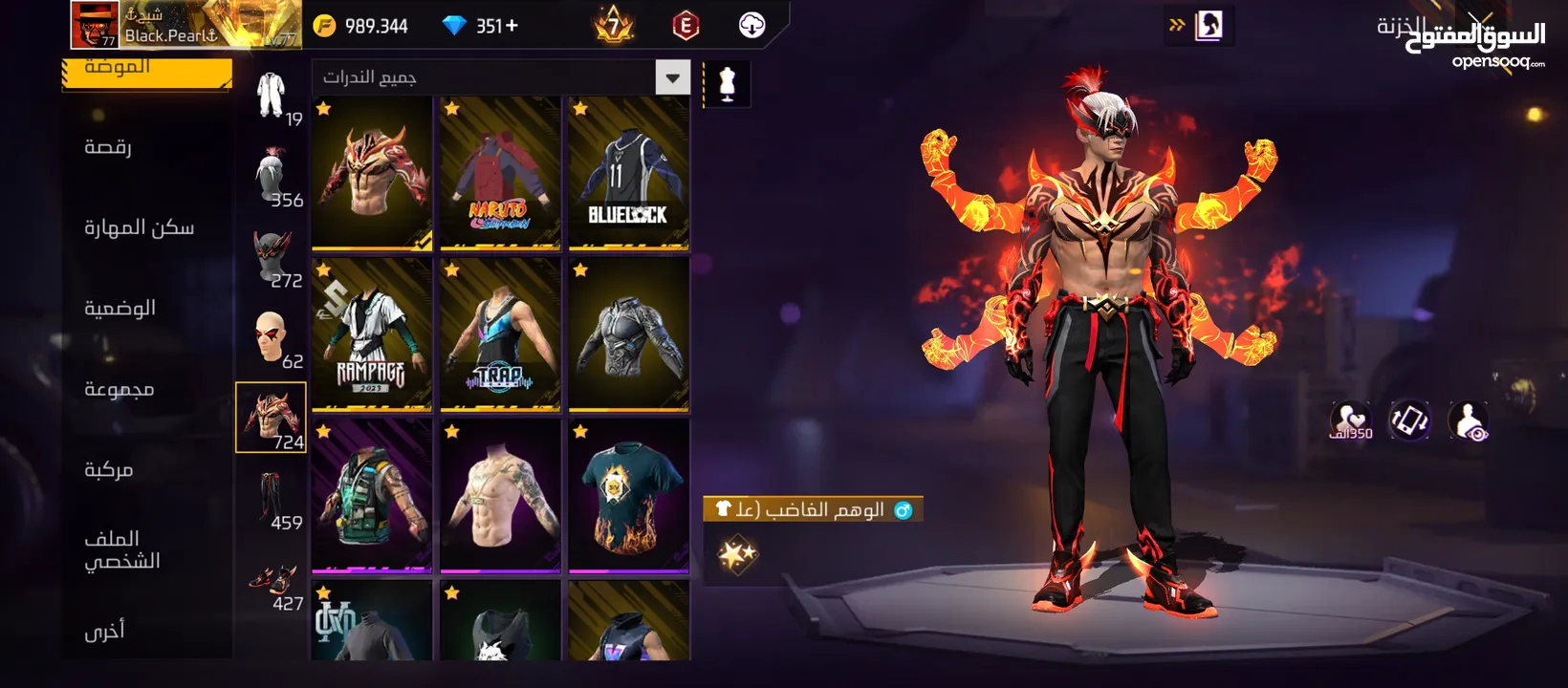1568x688 pixels.
Task: Select the head mask category showing 272
Action: pos(272,256)
